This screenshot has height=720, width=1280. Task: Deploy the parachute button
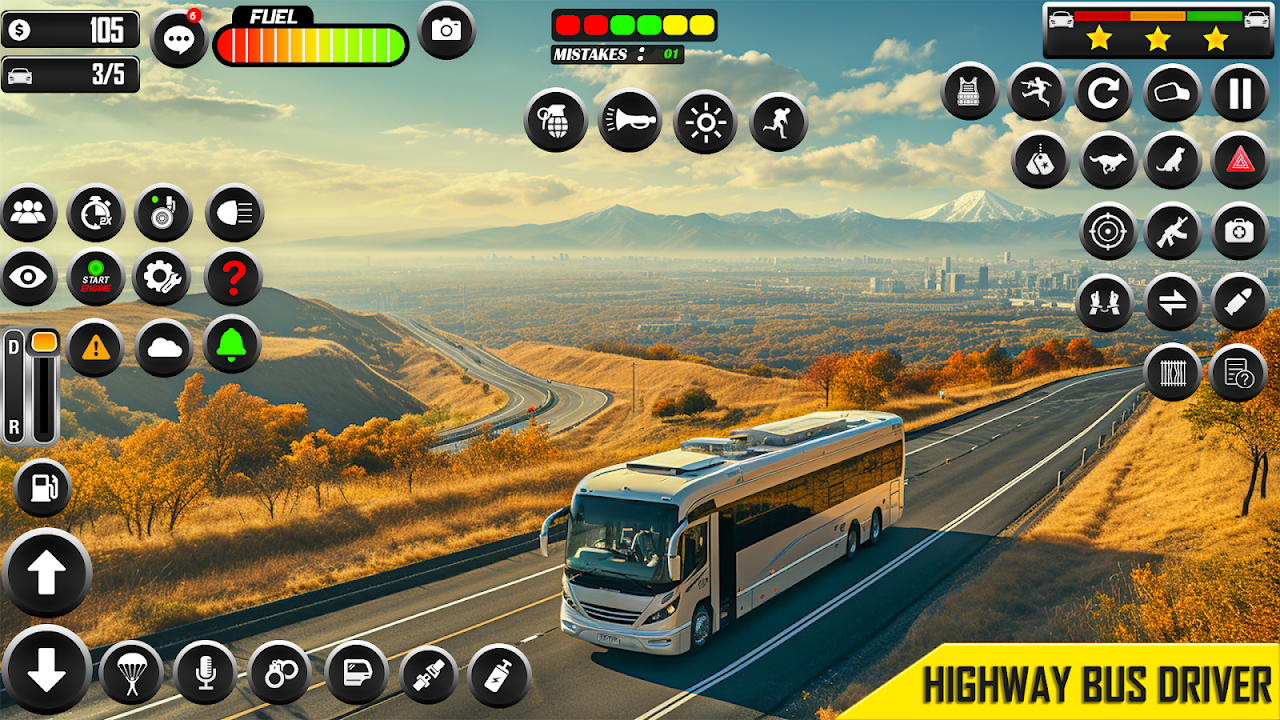pyautogui.click(x=131, y=673)
